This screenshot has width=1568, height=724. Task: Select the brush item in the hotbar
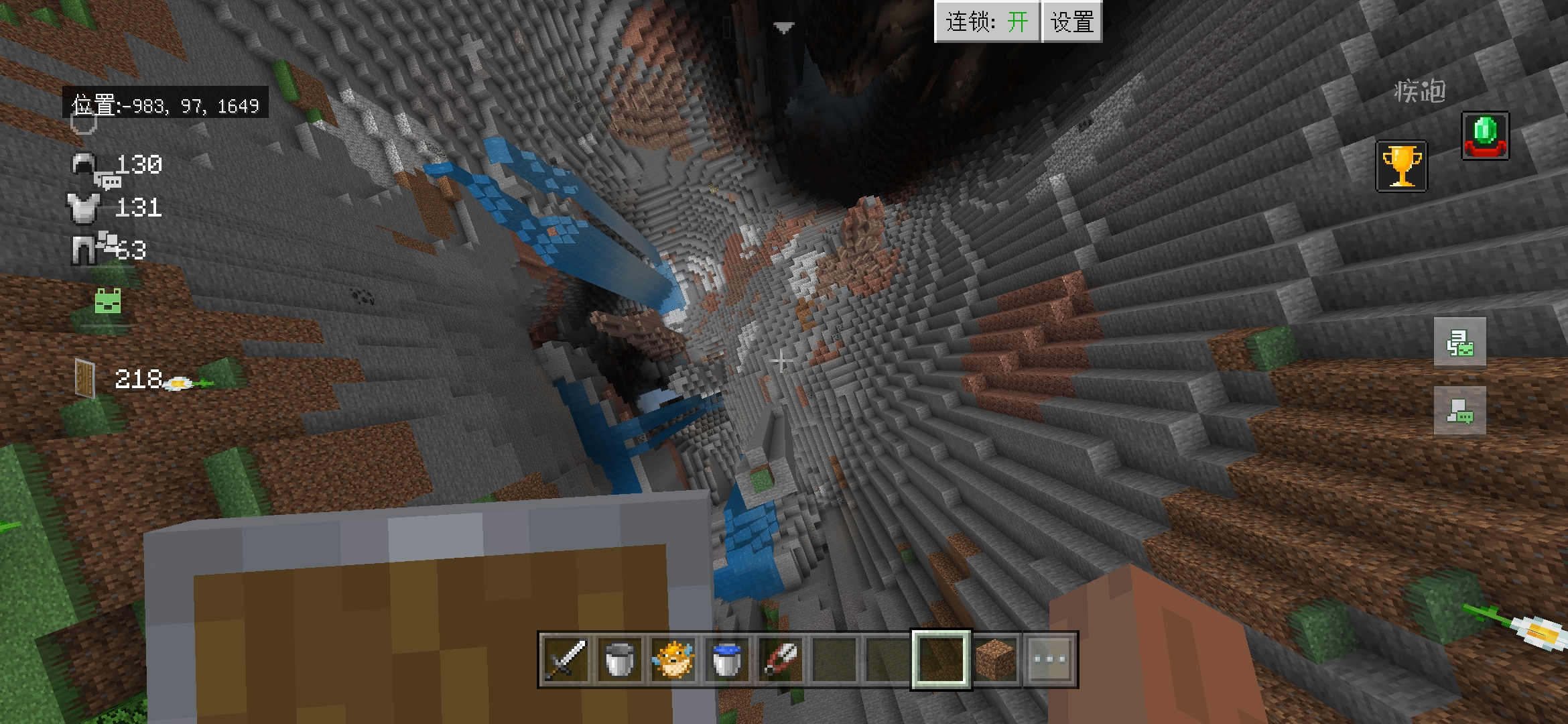tap(784, 661)
